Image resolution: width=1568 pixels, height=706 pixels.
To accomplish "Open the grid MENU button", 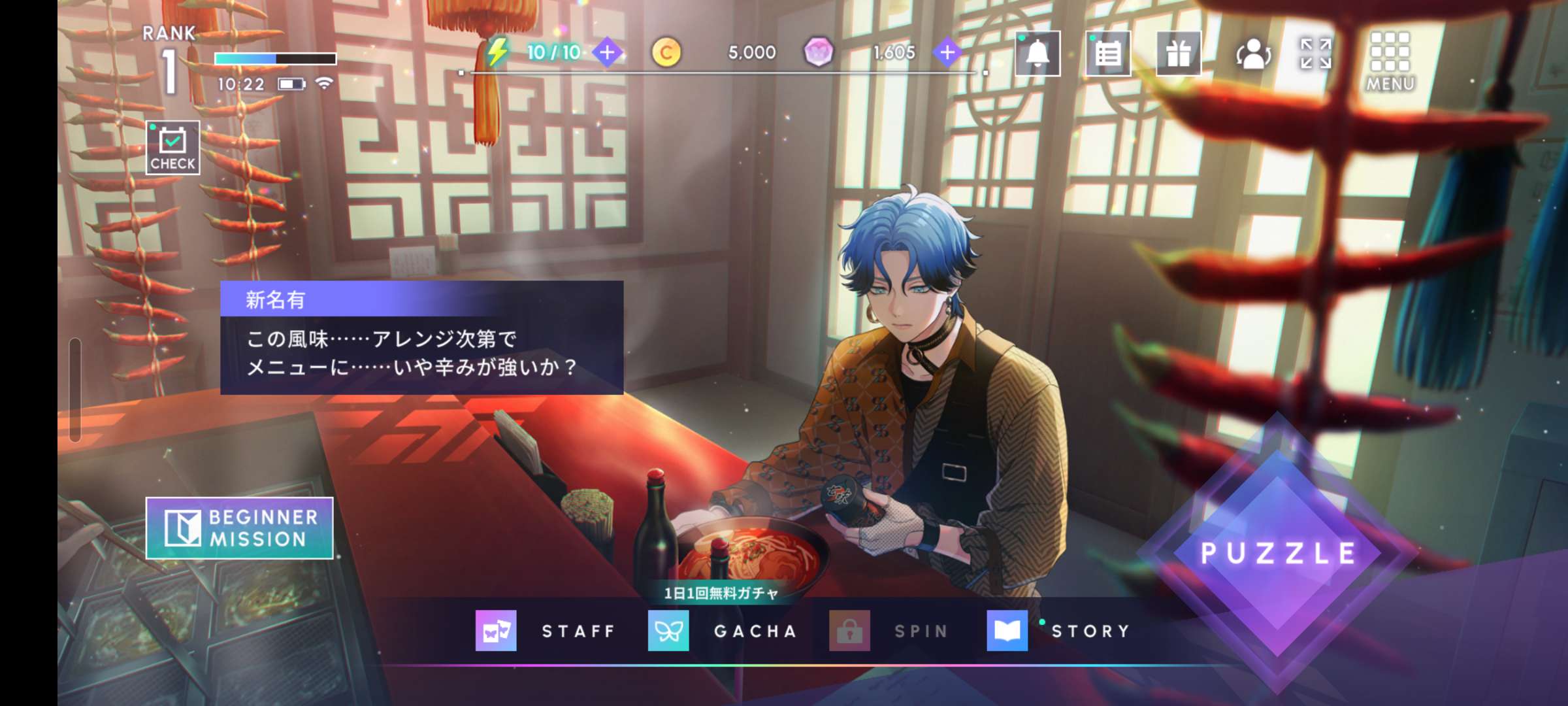I will tap(1390, 61).
